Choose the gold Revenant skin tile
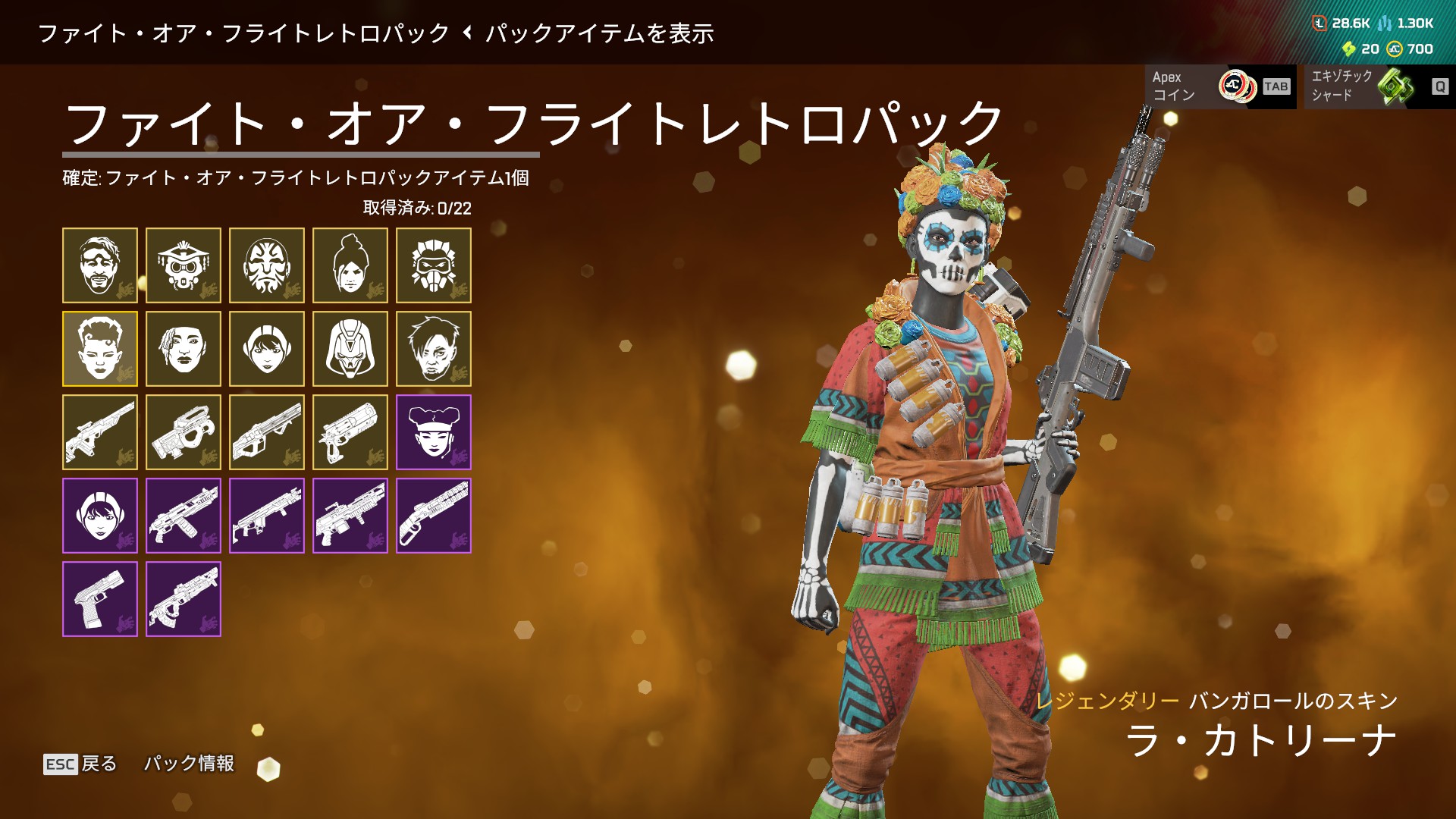The image size is (1456, 819). (350, 349)
